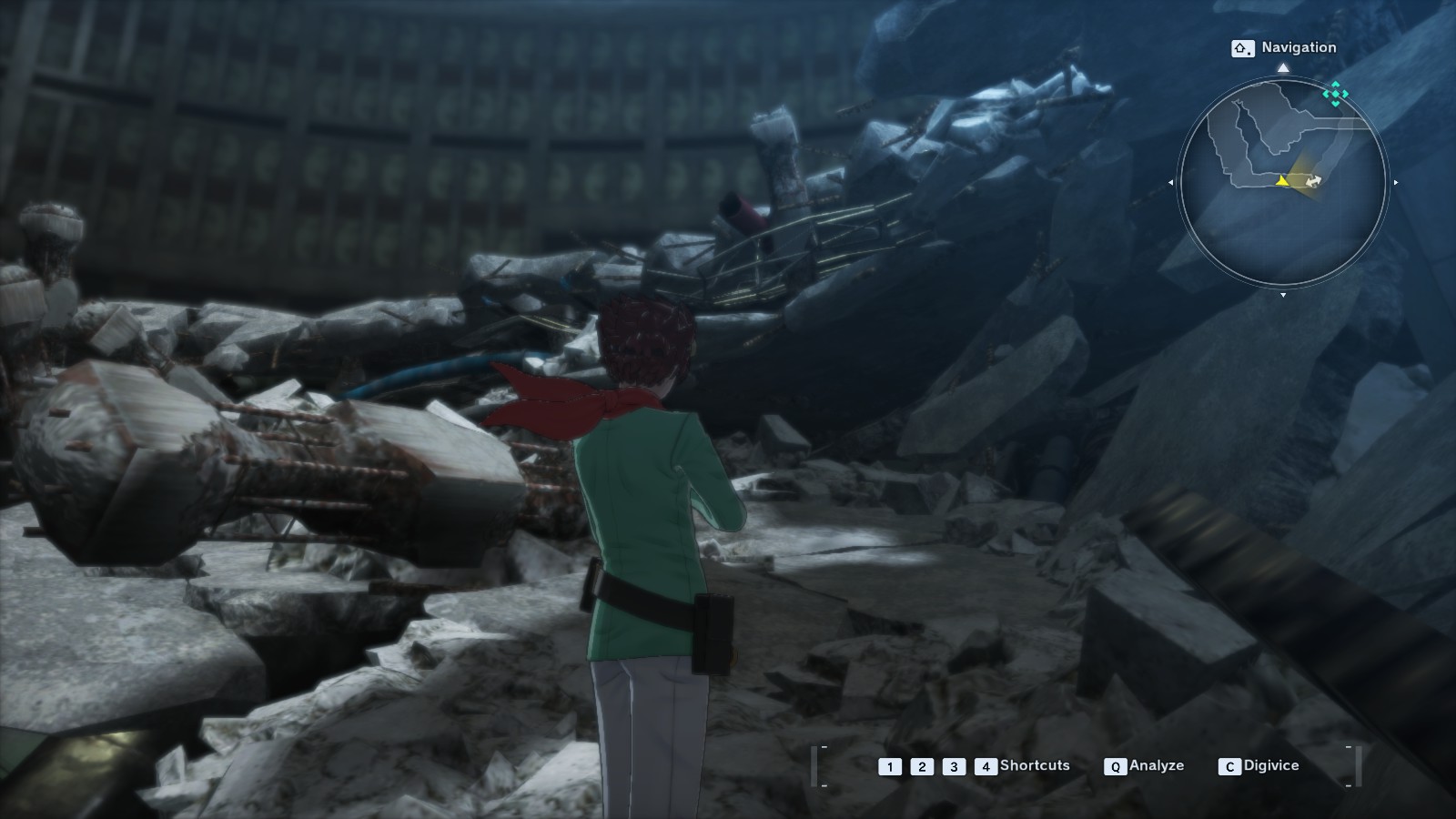The height and width of the screenshot is (819, 1456).
Task: Select the teal diamond marker on minimap
Action: click(1336, 93)
